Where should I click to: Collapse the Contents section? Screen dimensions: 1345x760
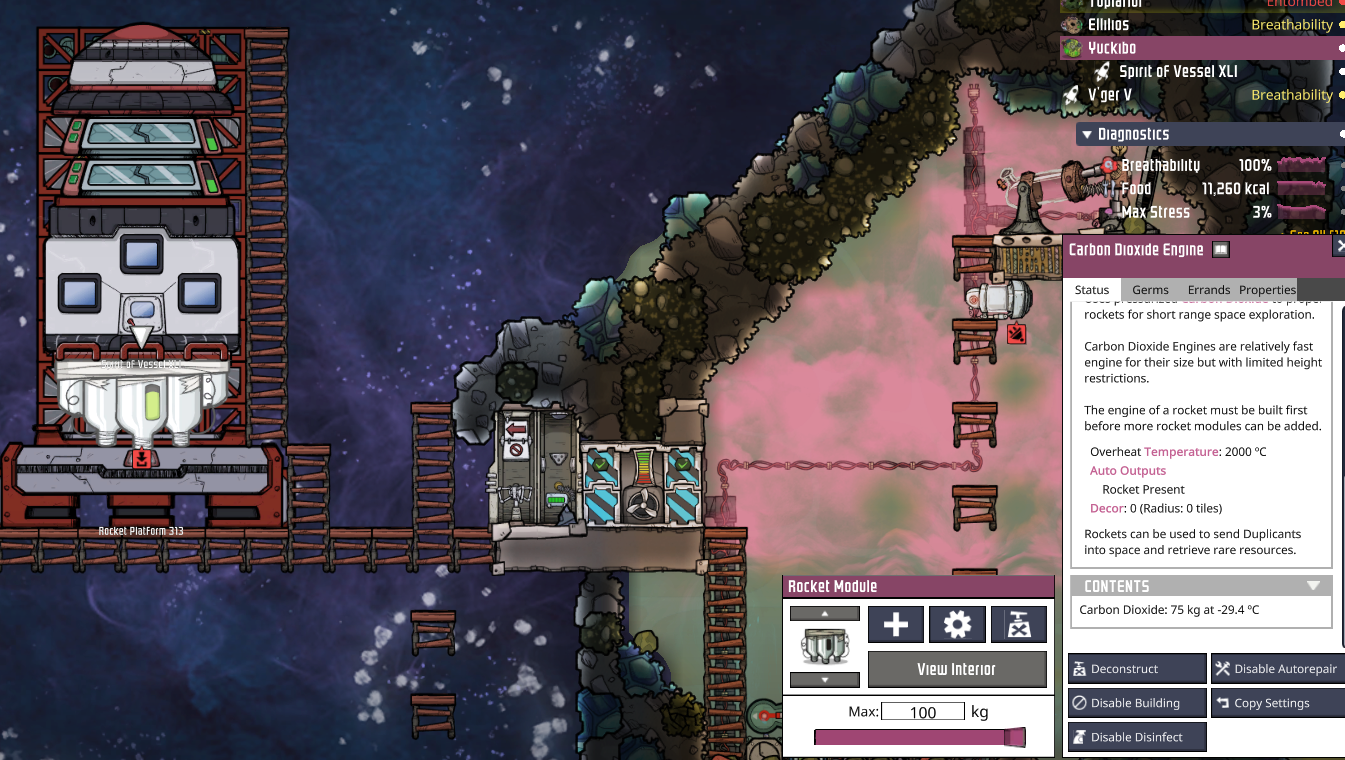coord(1313,586)
